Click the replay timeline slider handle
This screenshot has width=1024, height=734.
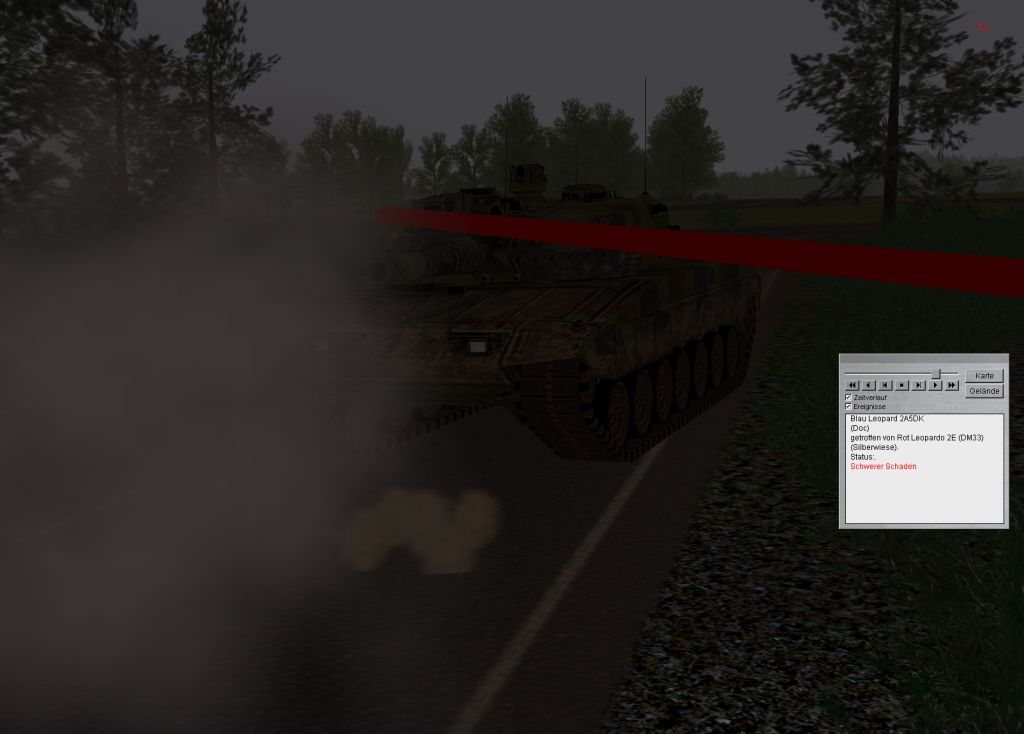click(935, 373)
